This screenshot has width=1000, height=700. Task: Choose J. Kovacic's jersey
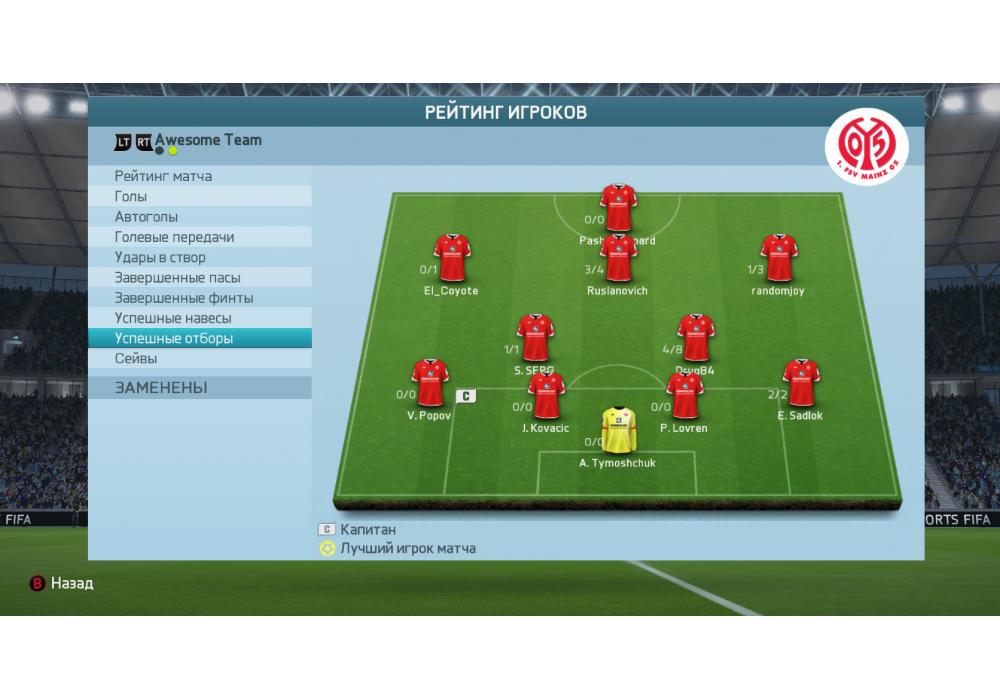click(x=546, y=396)
